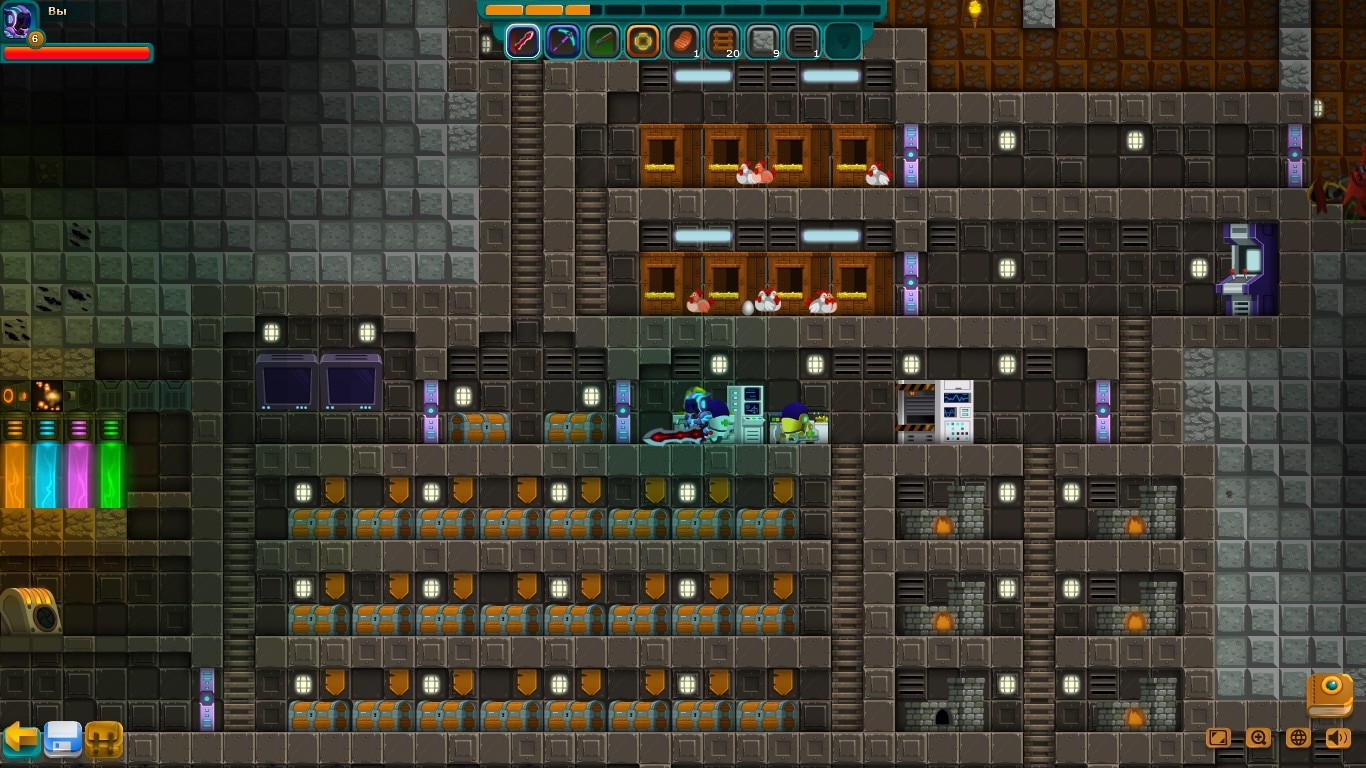Viewport: 1366px width, 768px height.
Task: Choose the shotgun hotbar slot
Action: point(603,42)
